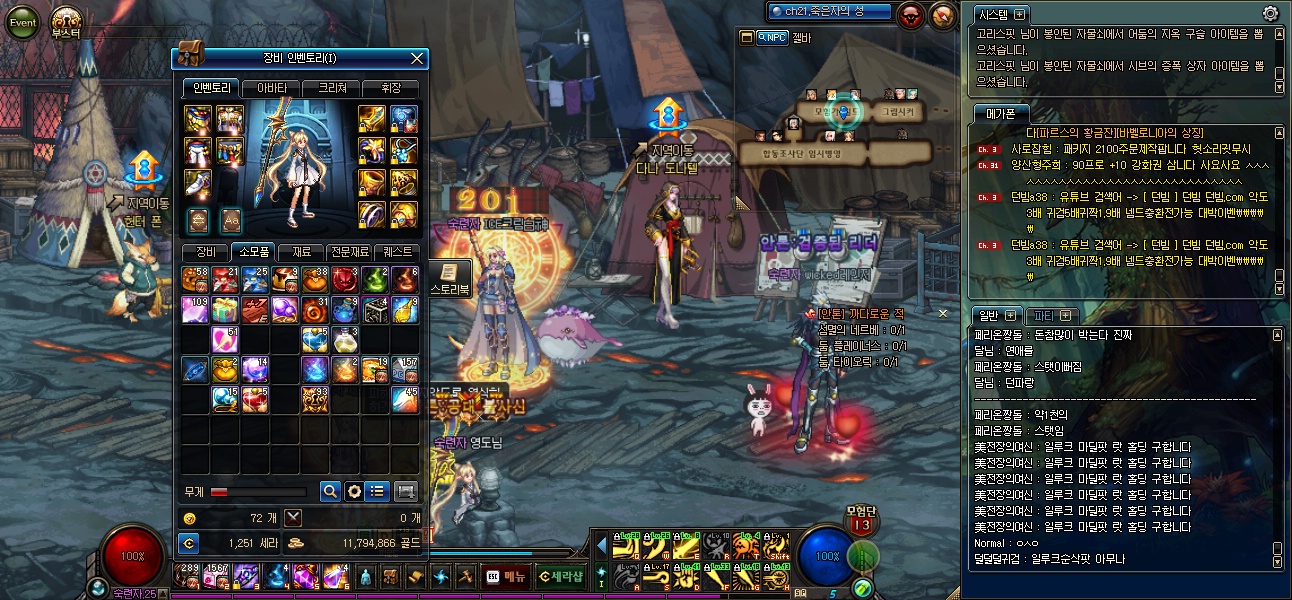The height and width of the screenshot is (600, 1292).
Task: Switch to the 아바타 tab
Action: coord(270,88)
